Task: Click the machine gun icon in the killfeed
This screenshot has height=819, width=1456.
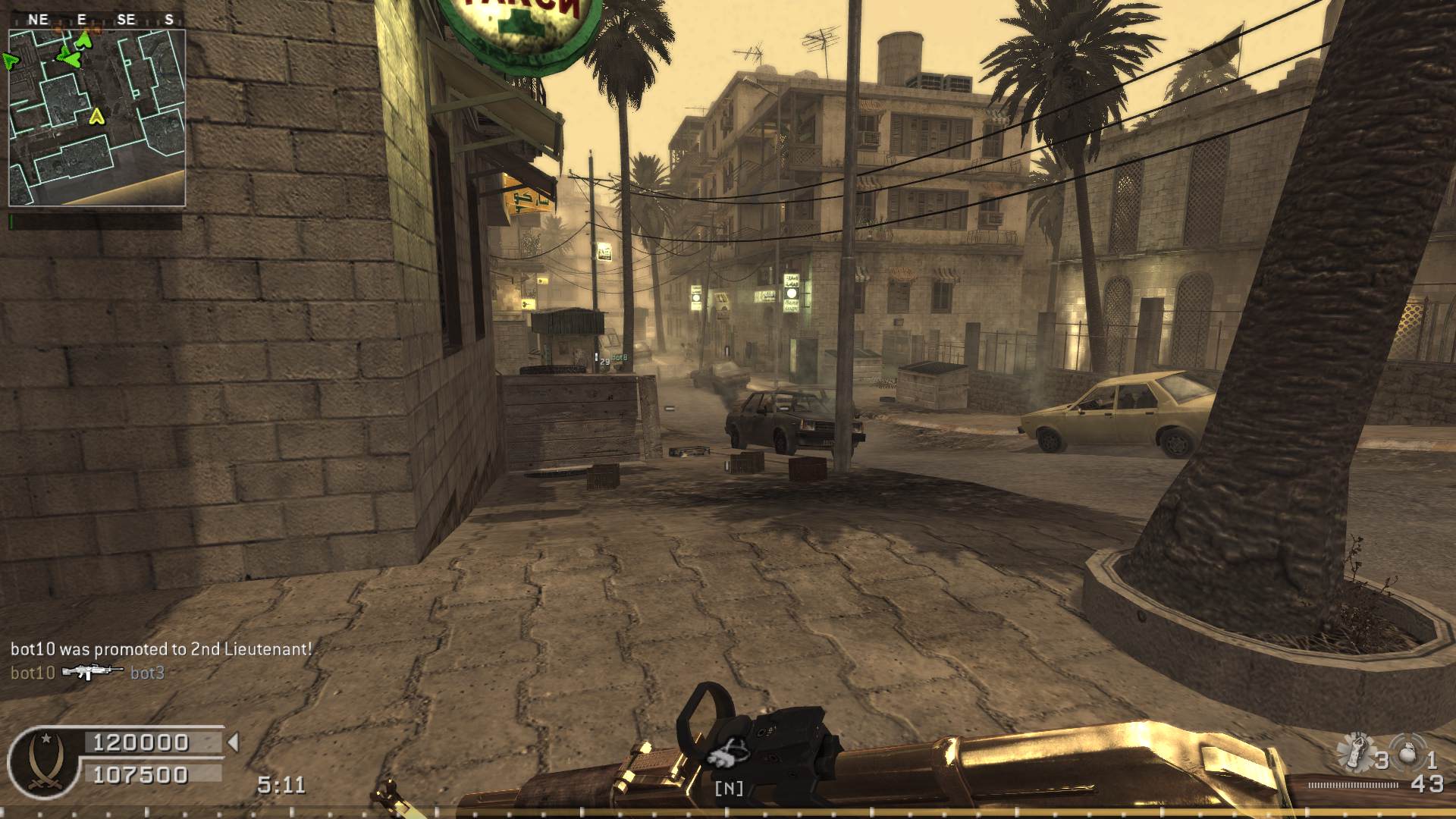Action: [92, 672]
